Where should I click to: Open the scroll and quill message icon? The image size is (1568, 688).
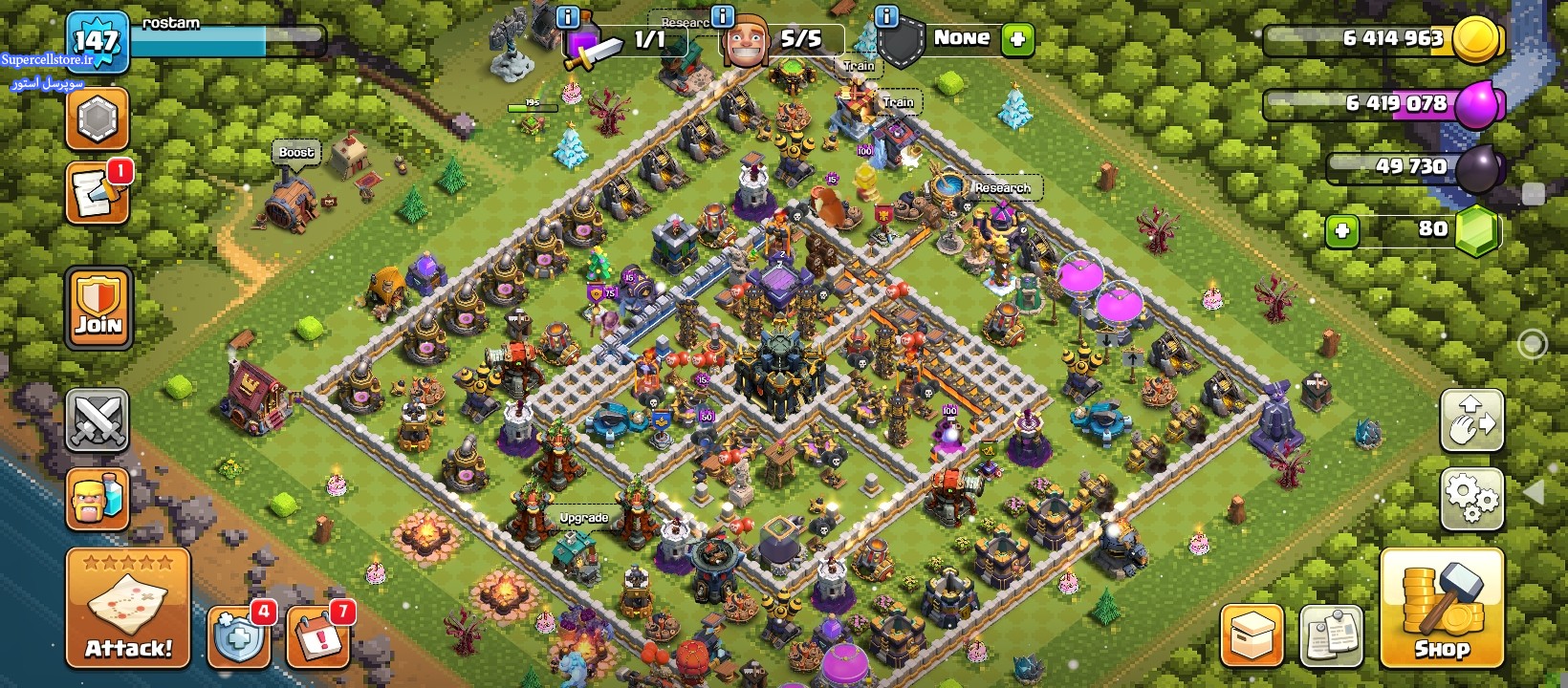tap(97, 194)
